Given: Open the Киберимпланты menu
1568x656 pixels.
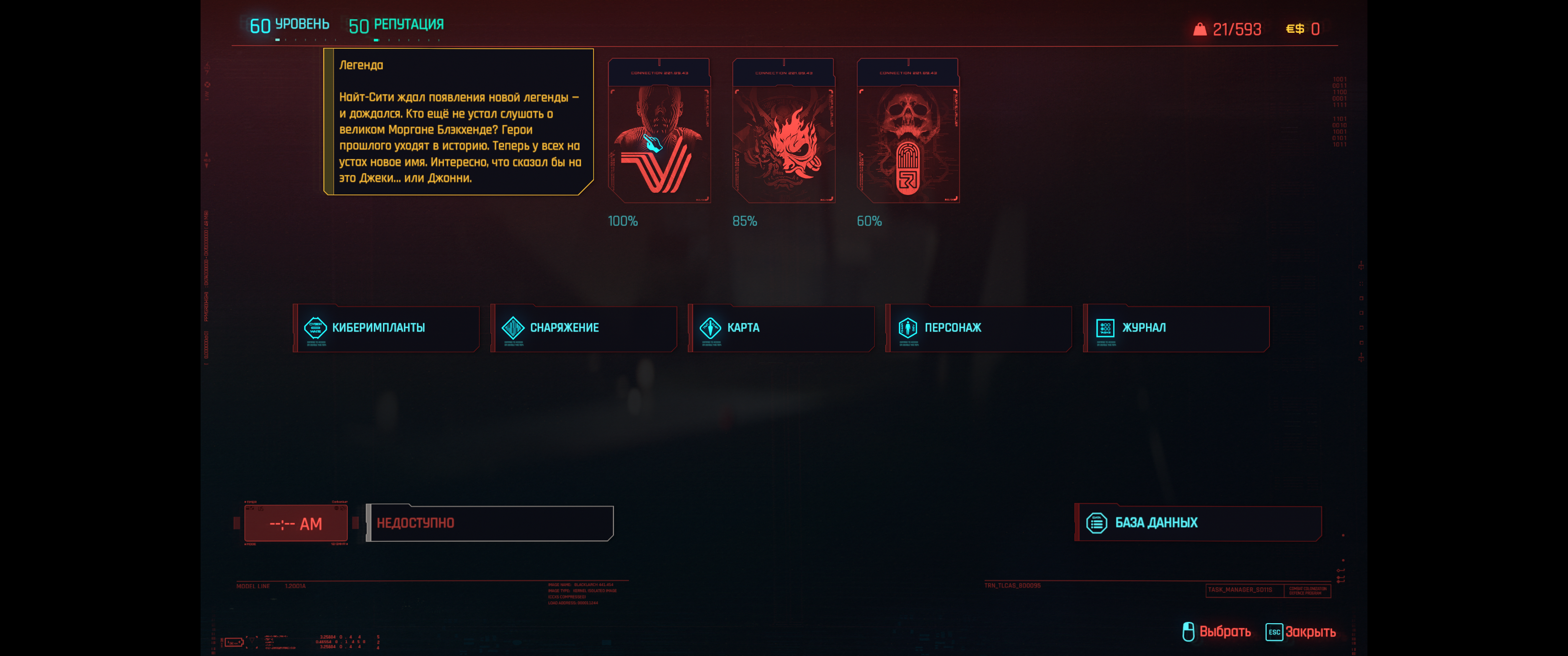Looking at the screenshot, I should 386,328.
